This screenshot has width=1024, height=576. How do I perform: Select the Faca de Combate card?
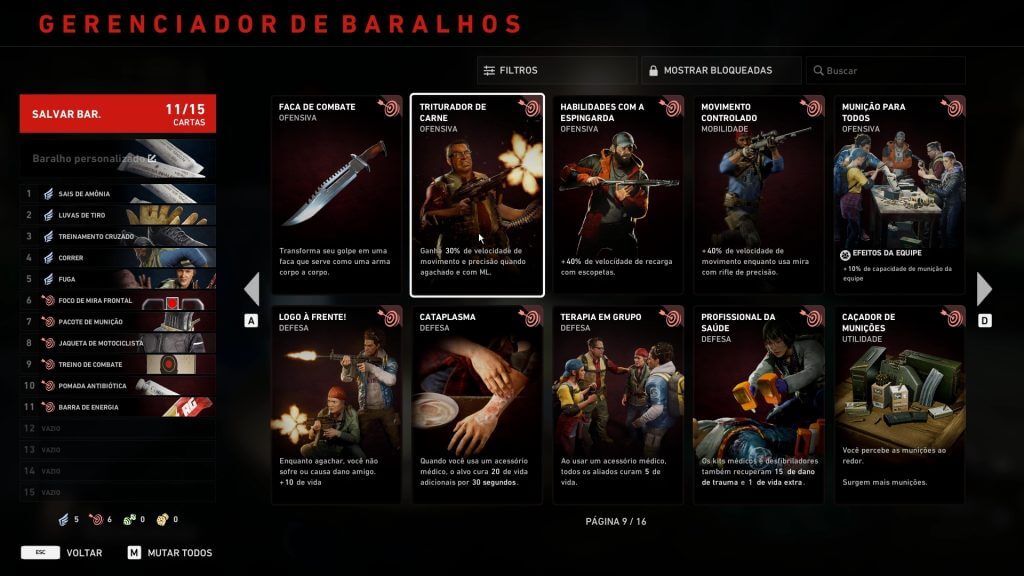pyautogui.click(x=337, y=195)
